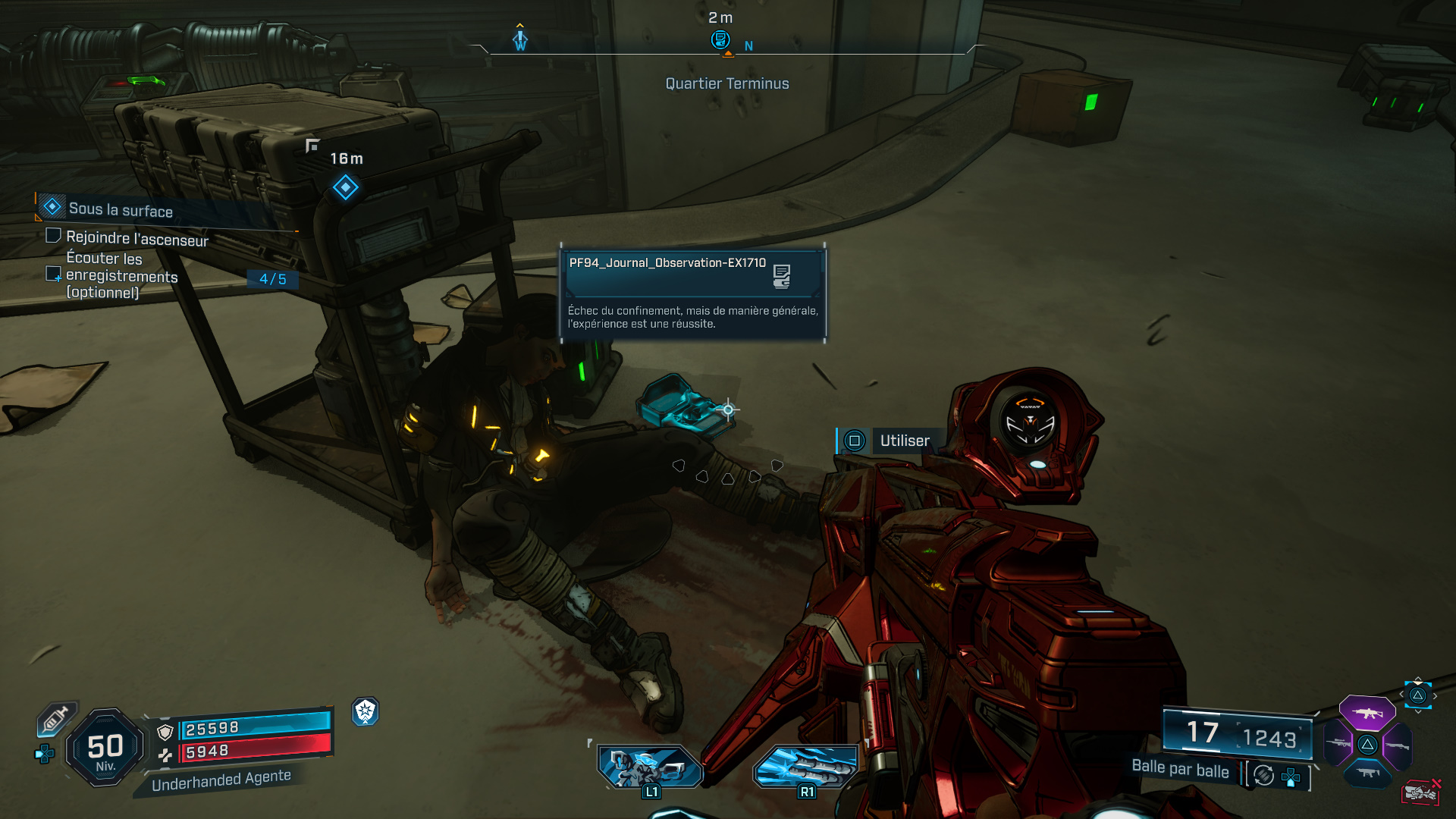Check the Rejoindre l'ascenseur objective box
Image resolution: width=1456 pixels, height=819 pixels.
(54, 236)
